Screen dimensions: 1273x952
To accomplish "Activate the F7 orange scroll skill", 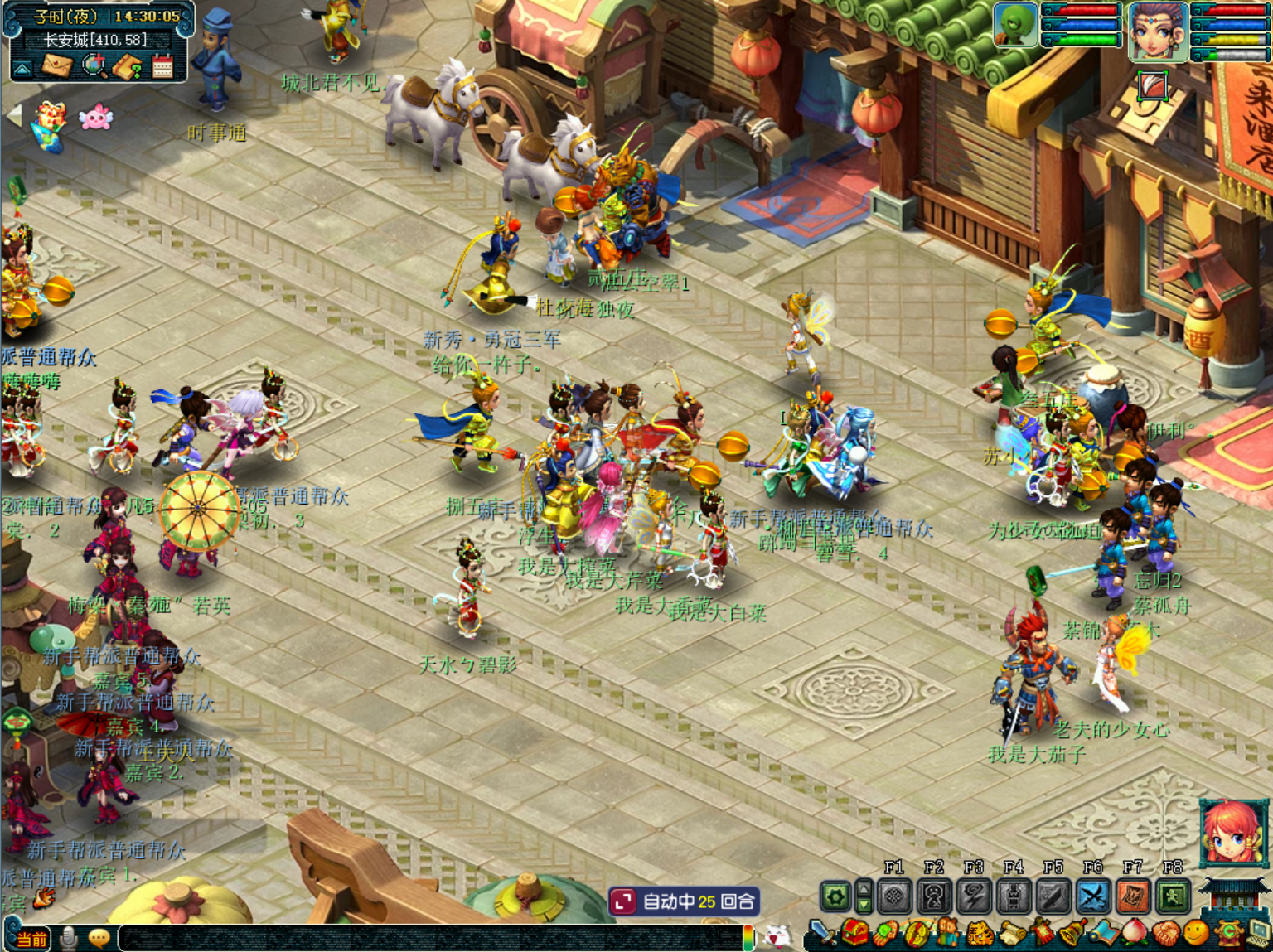I will [x=1133, y=896].
